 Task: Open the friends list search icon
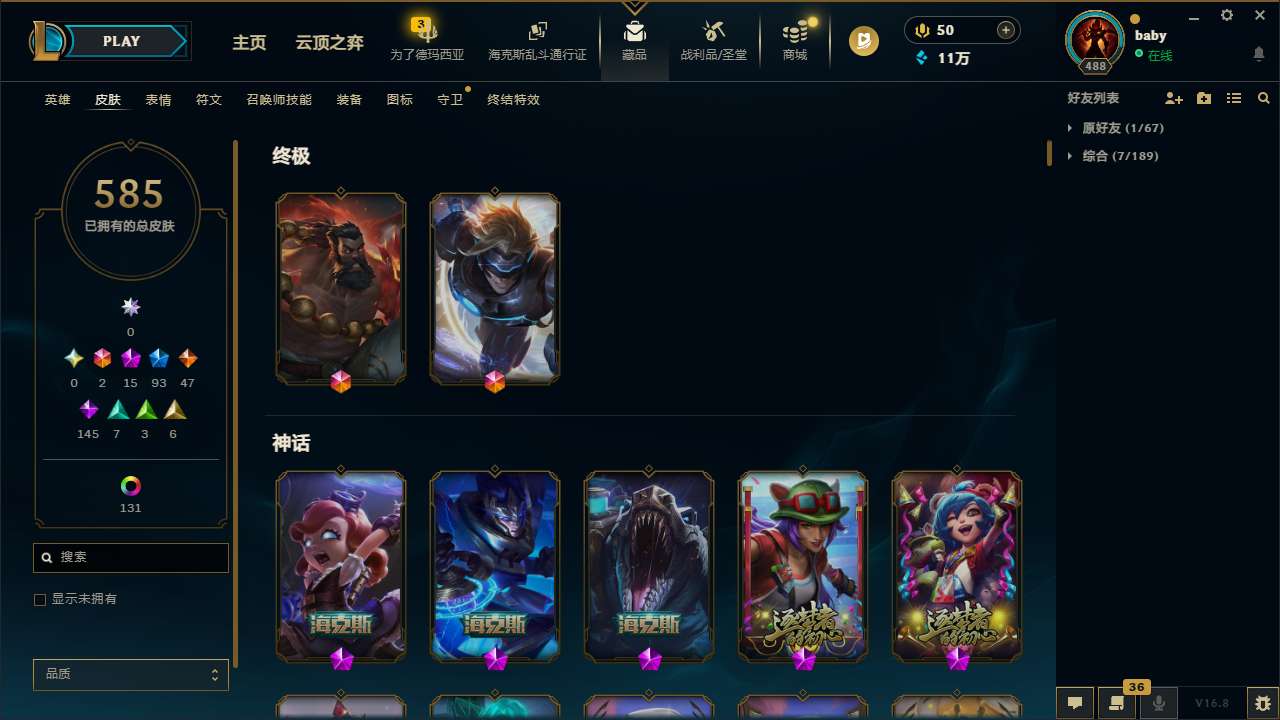(1264, 98)
